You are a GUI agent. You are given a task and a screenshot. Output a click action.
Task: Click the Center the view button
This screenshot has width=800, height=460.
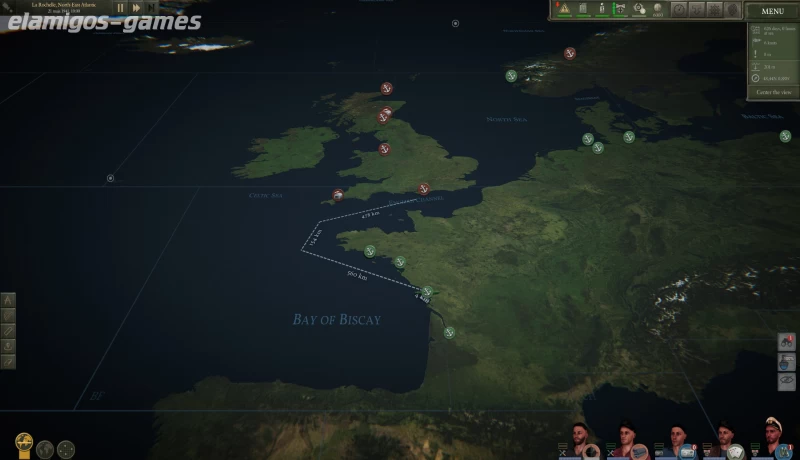(773, 92)
